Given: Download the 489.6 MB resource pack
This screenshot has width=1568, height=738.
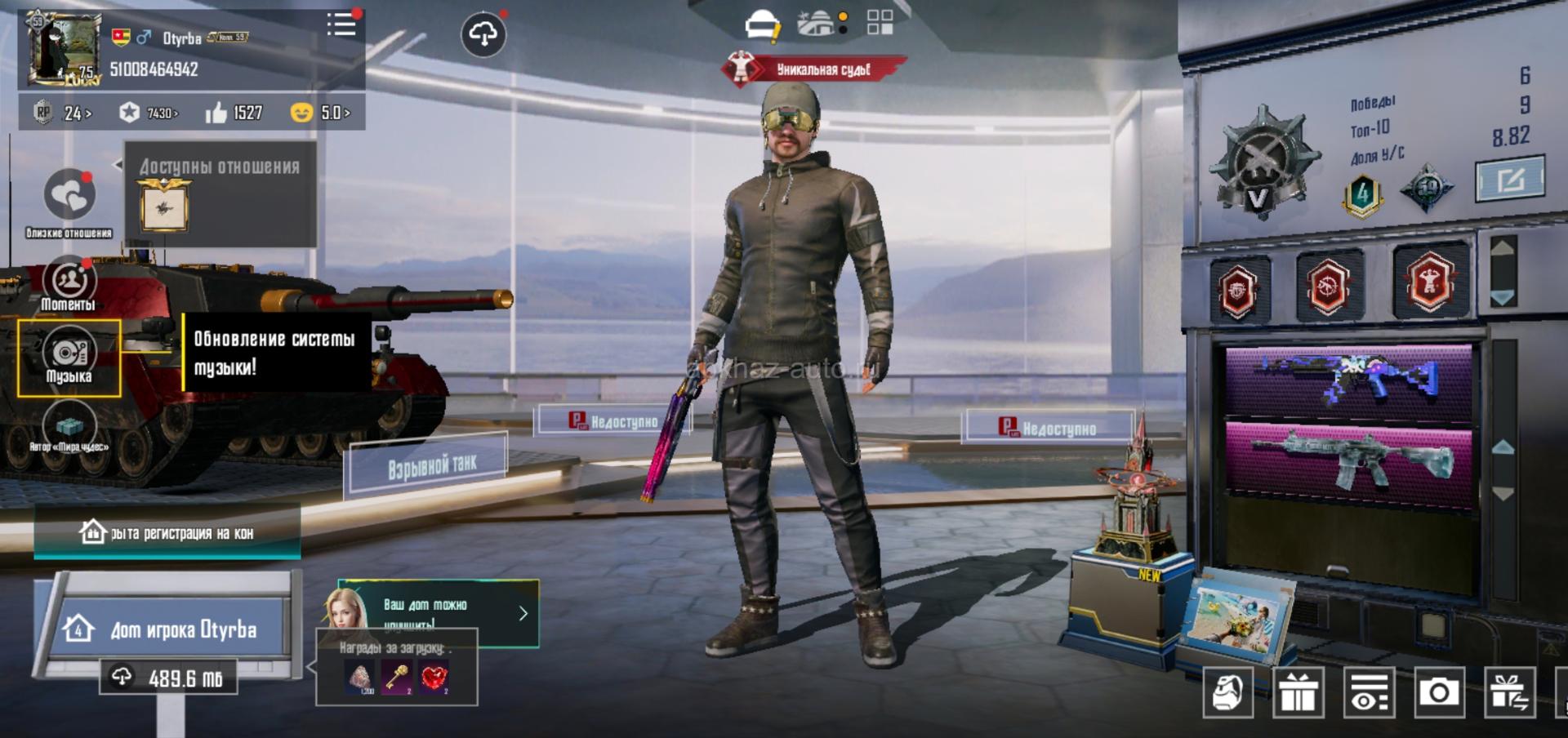Looking at the screenshot, I should [x=168, y=678].
